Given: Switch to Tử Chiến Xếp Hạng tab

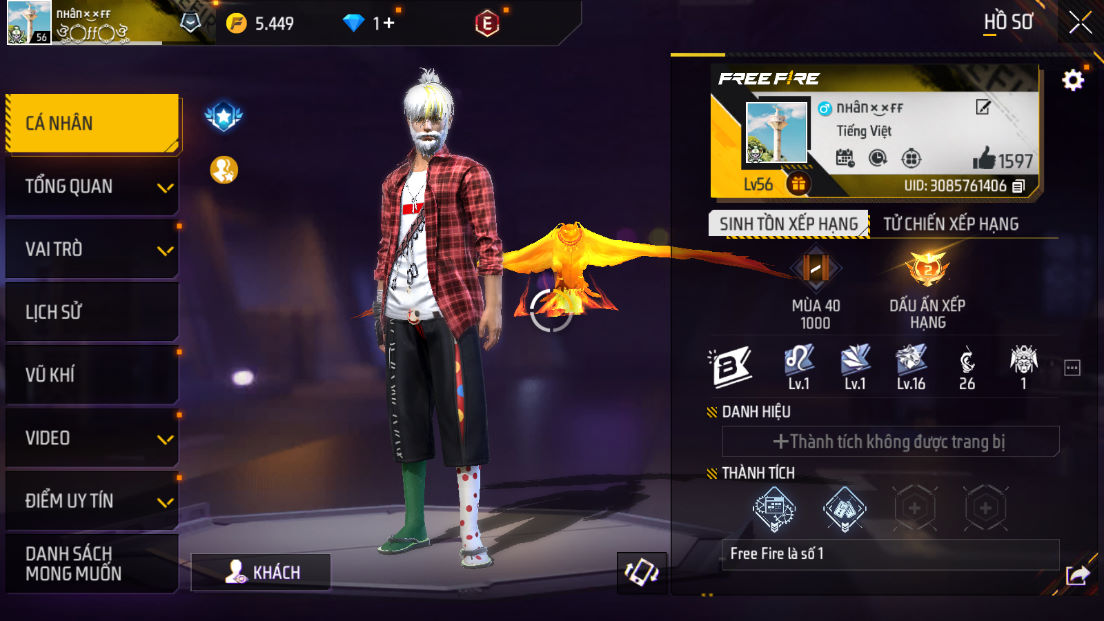Looking at the screenshot, I should 950,224.
